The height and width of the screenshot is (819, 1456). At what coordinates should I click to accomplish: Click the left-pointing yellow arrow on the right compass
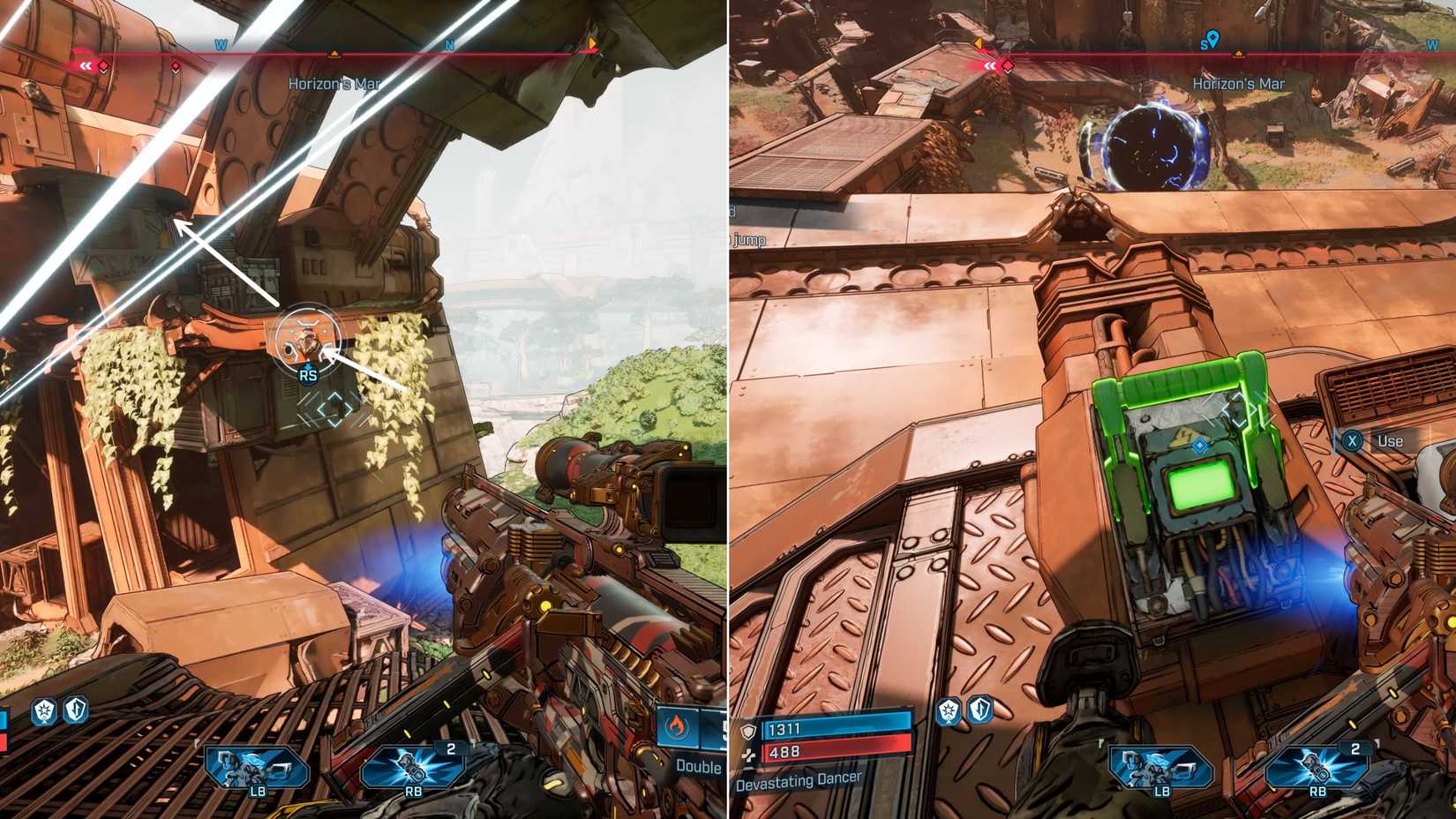click(978, 41)
